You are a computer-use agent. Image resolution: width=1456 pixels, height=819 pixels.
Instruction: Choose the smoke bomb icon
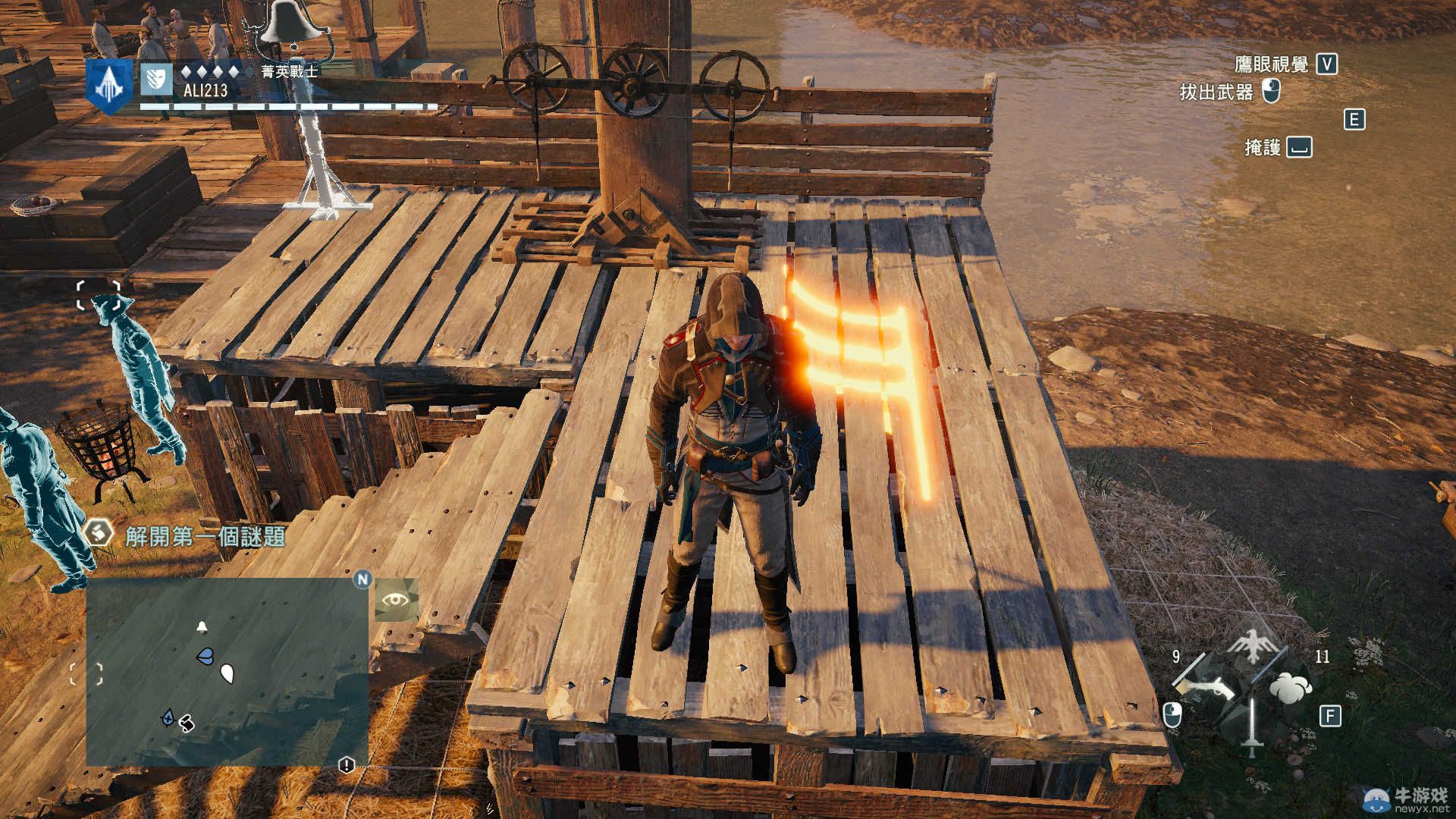[x=1289, y=688]
